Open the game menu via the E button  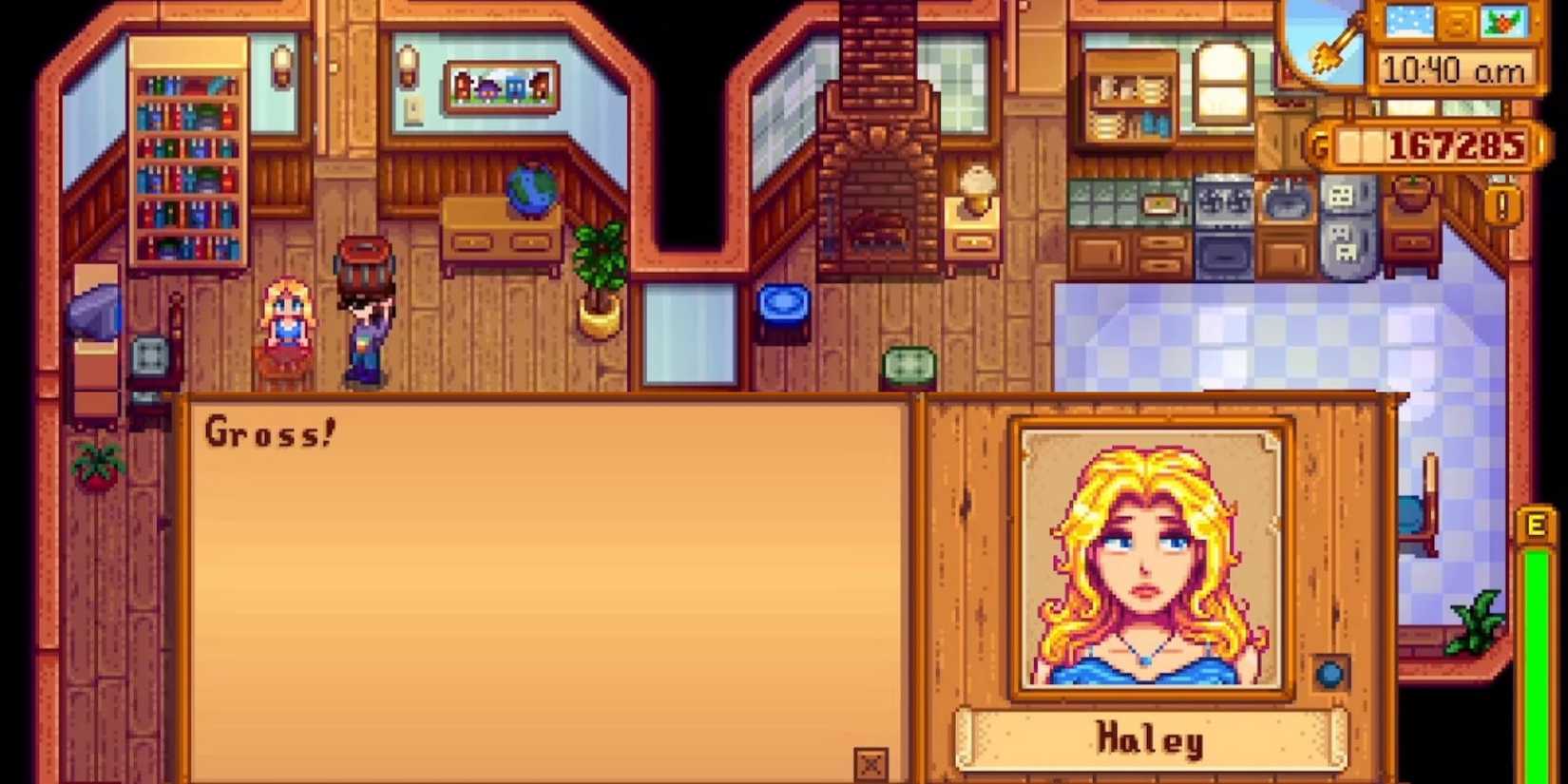point(1535,523)
